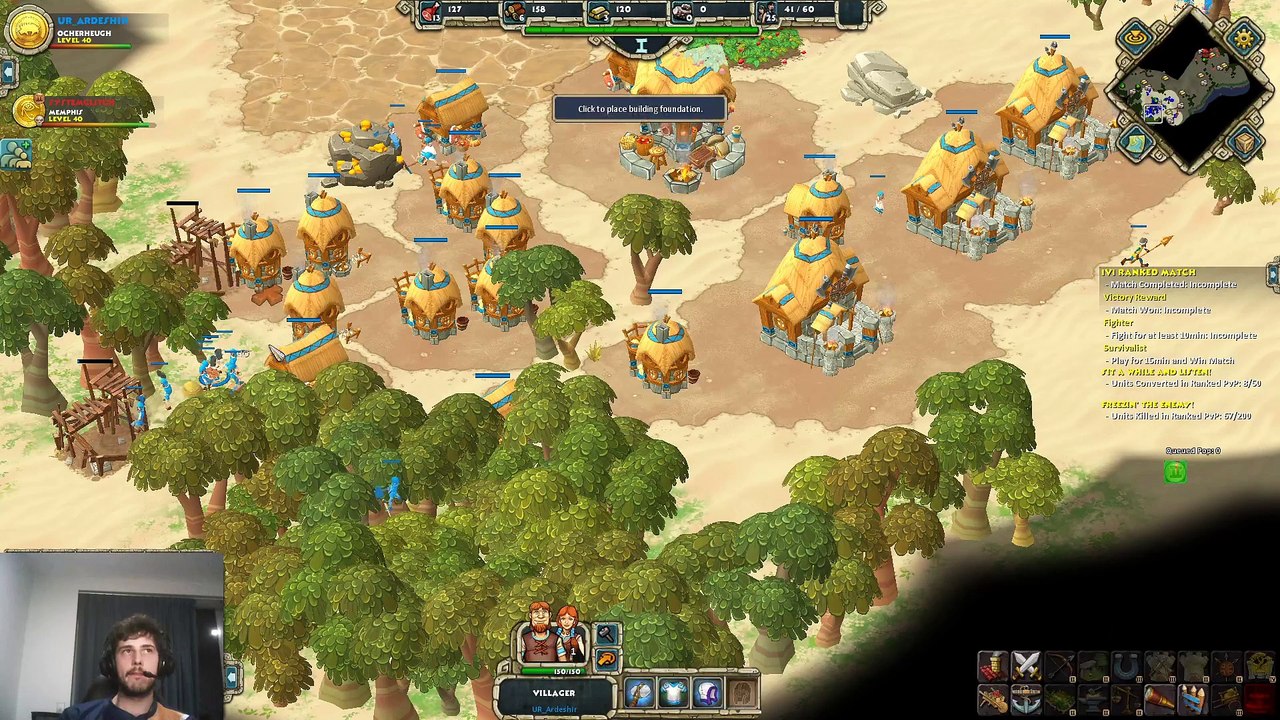Viewport: 1280px width, 720px height.
Task: Open the hammer build menu
Action: coord(606,635)
